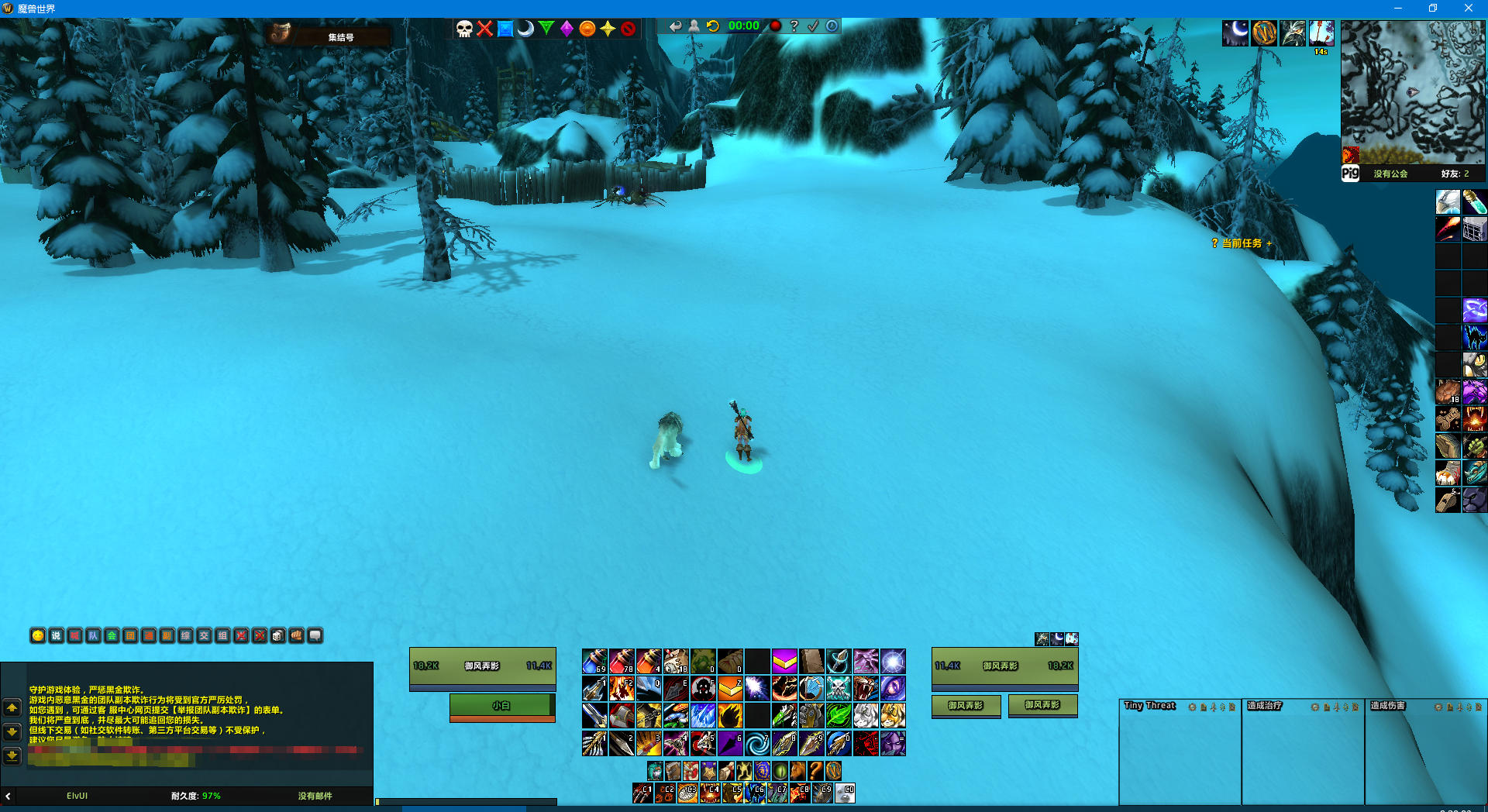Jump chat to bottom with the lowest arrow
The height and width of the screenshot is (812, 1488).
pos(12,755)
